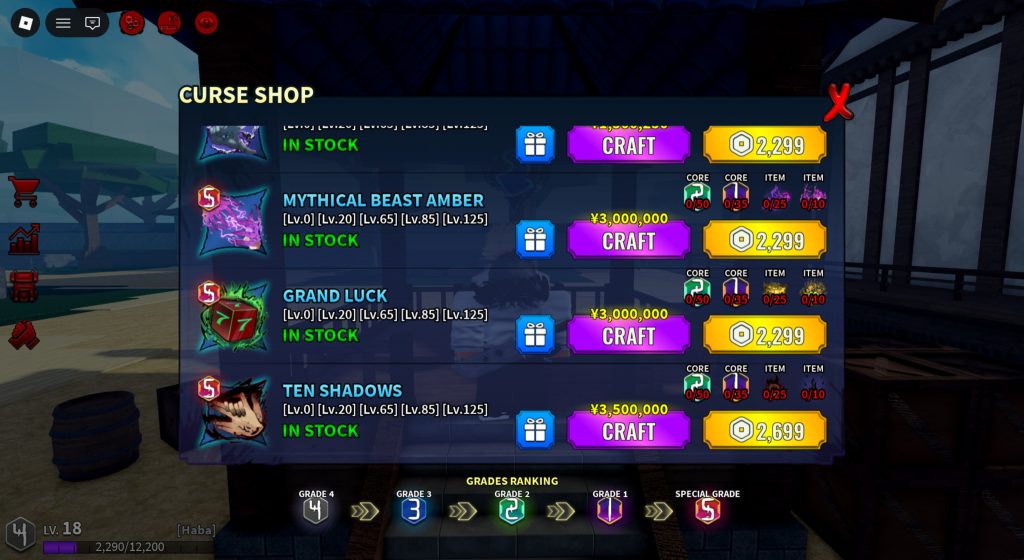Screen dimensions: 1024x560
Task: Click the red boxing gloves icon
Action: click(x=24, y=334)
